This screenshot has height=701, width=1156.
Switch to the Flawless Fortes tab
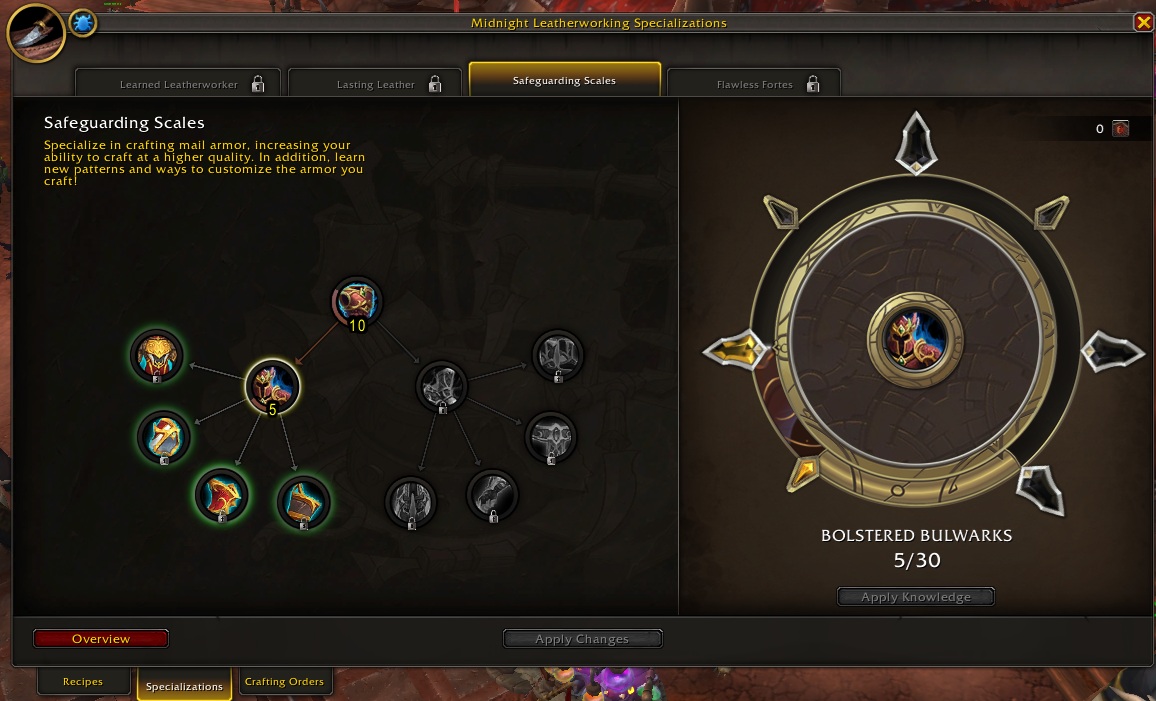(x=755, y=84)
